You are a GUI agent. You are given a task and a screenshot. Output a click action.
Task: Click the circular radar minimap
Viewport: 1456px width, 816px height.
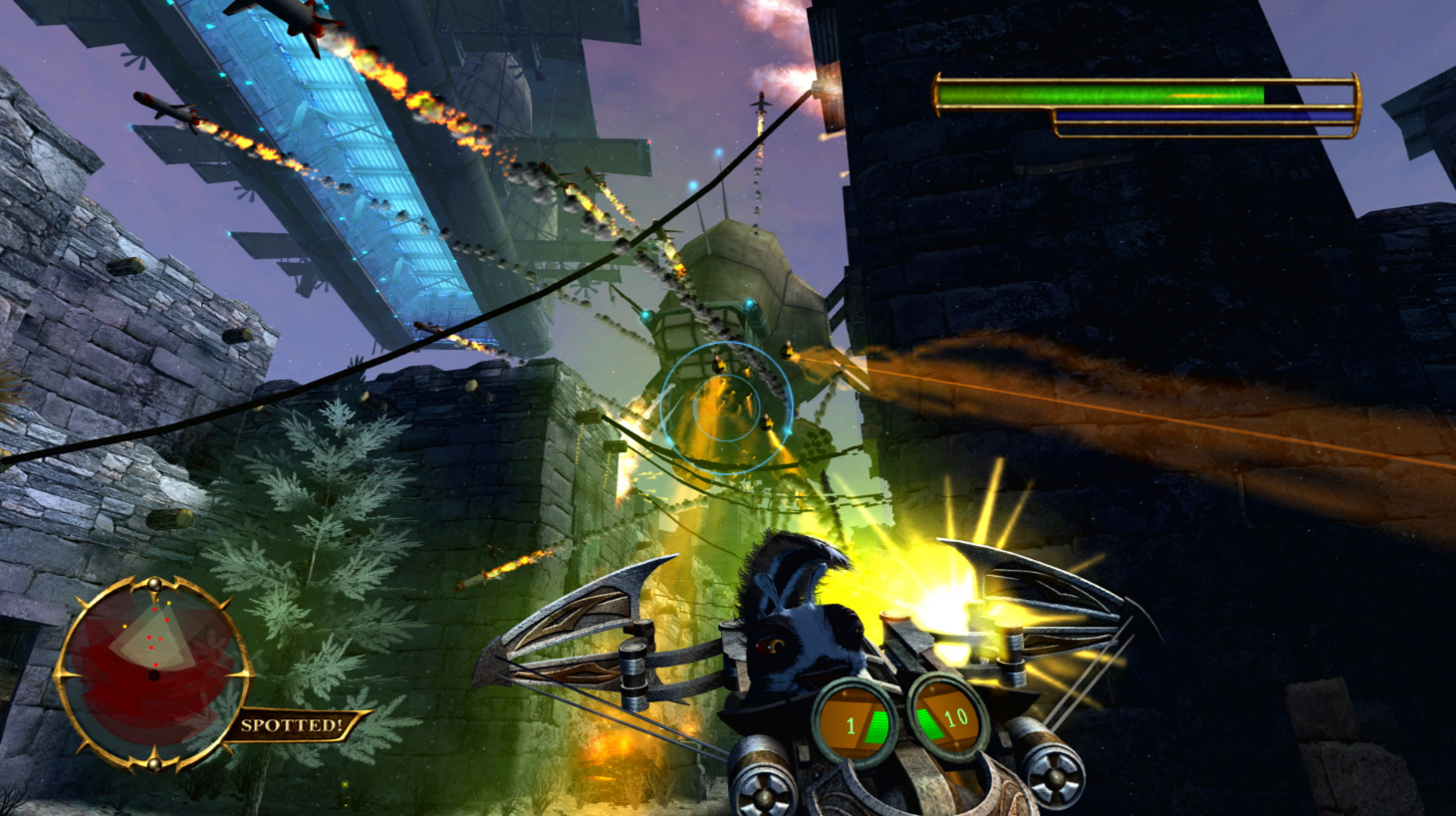pyautogui.click(x=152, y=673)
